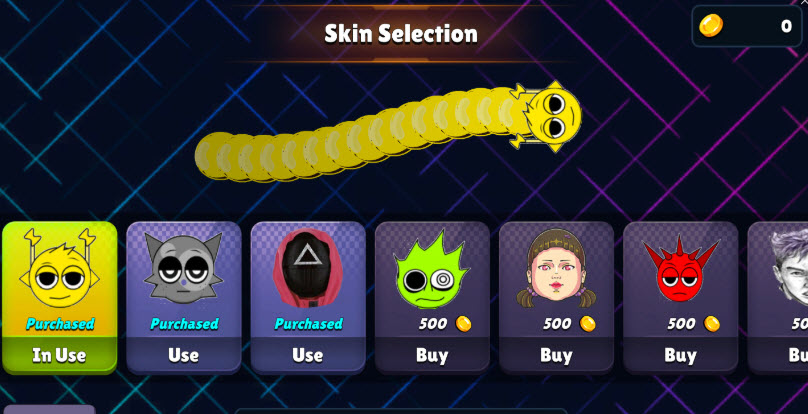Select the yellow character skin portrait
808x414 pixels.
(59, 272)
